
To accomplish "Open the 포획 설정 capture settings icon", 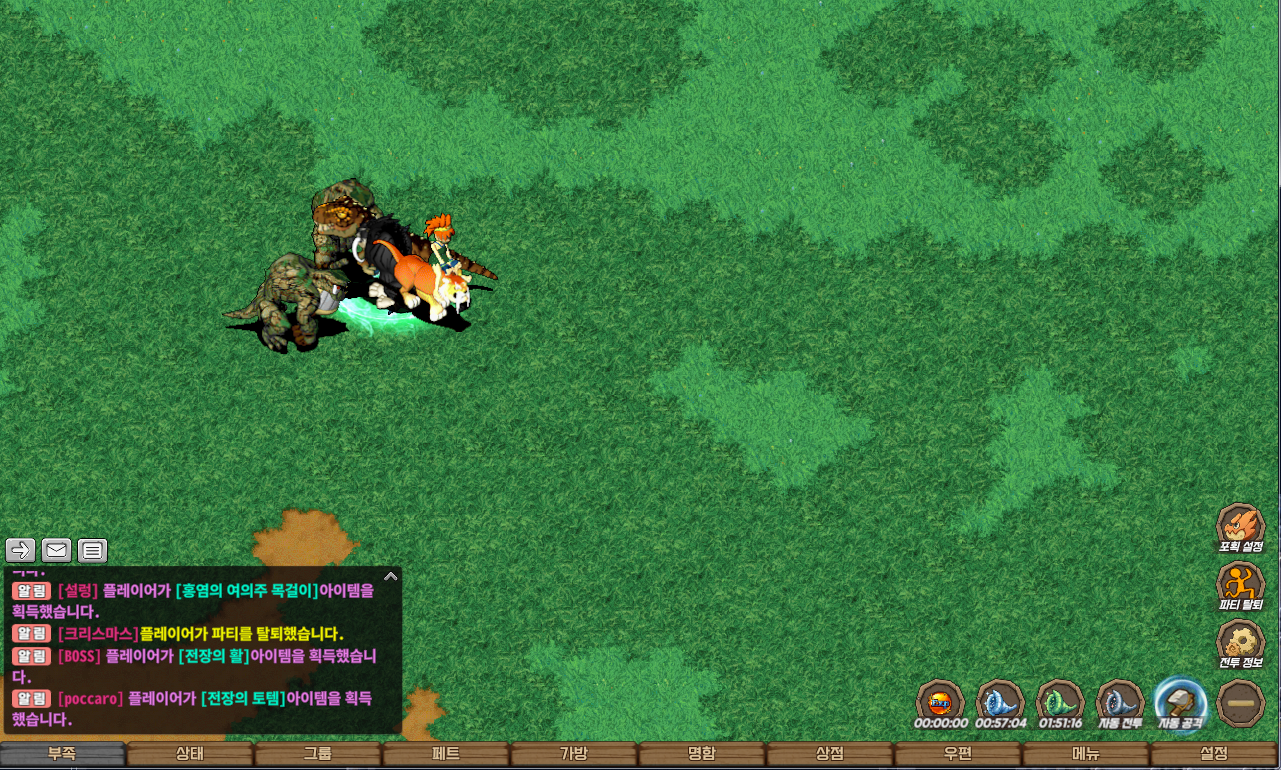I will coord(1240,527).
